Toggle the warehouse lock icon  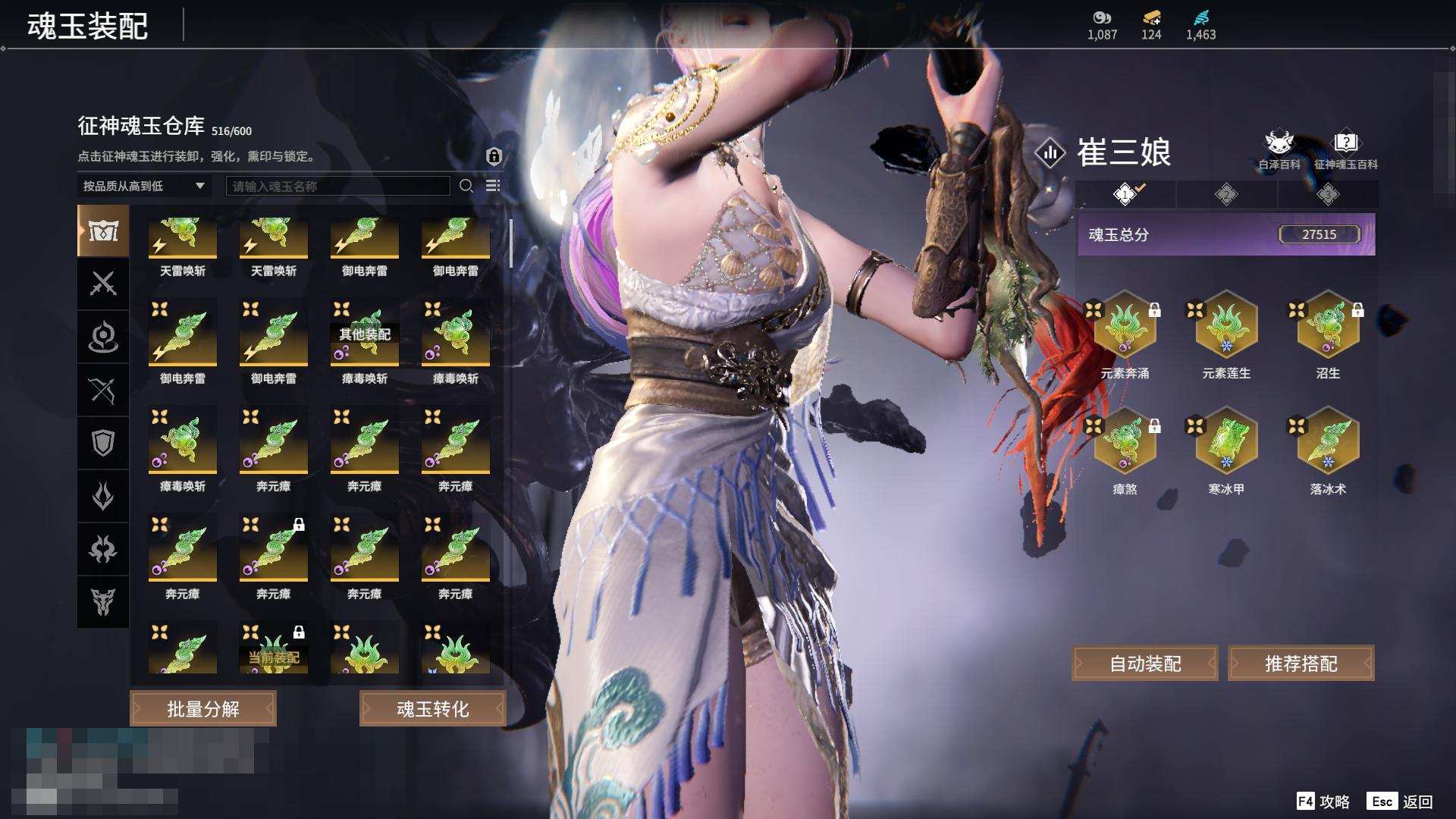pos(494,156)
